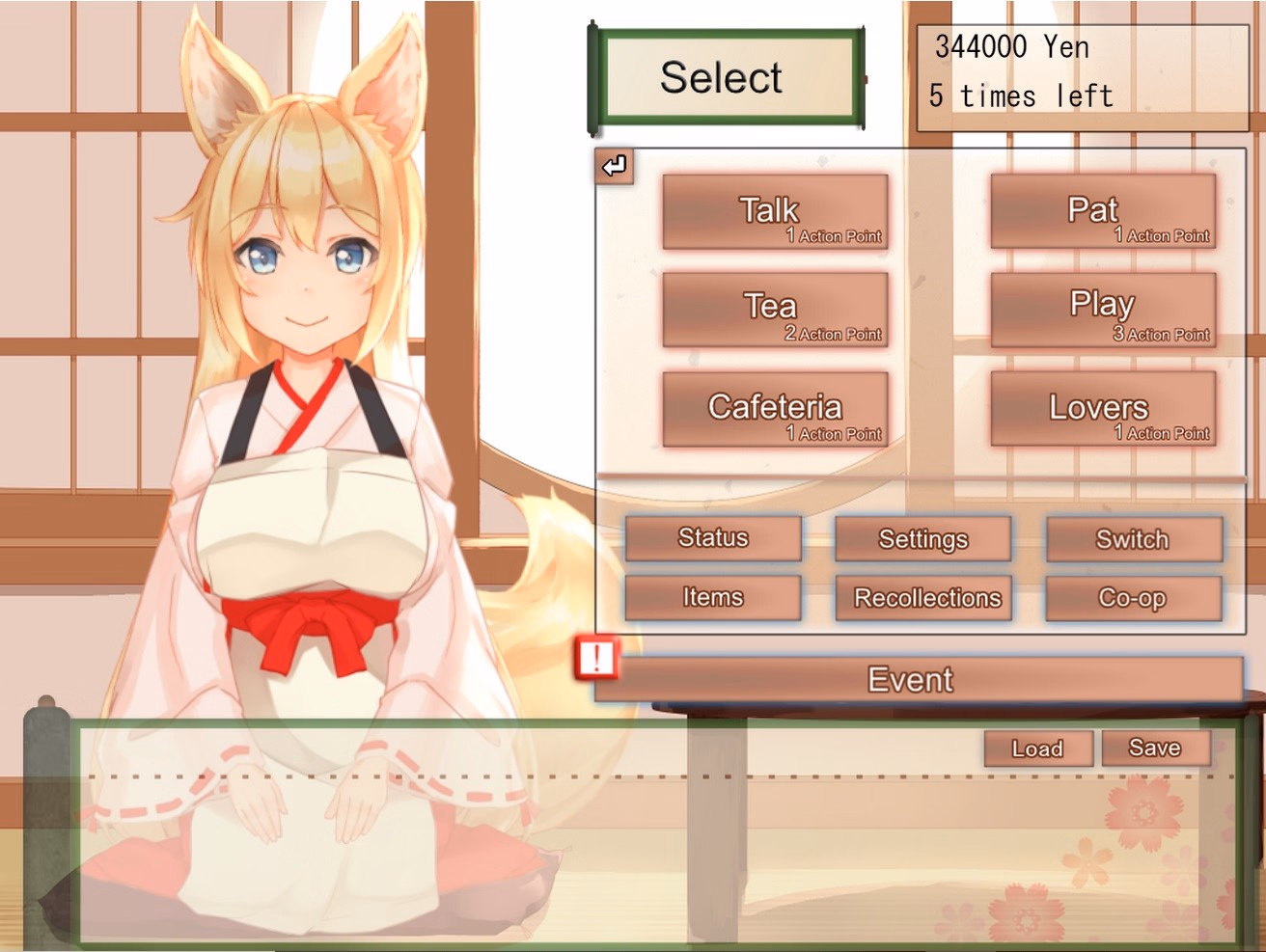Select the Talk action costing 1 Action Point

tap(775, 214)
